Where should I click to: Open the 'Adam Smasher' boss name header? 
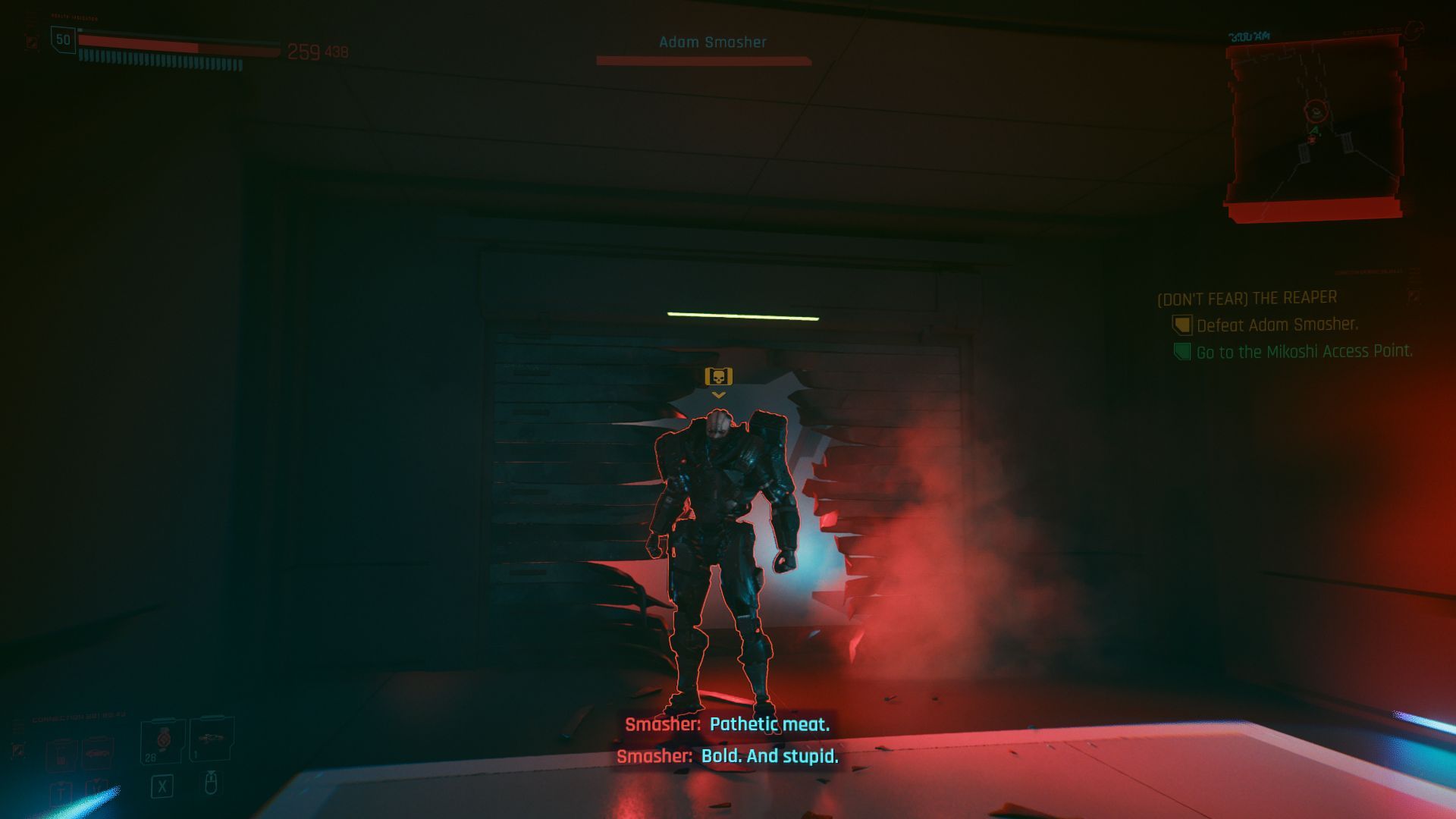coord(711,42)
